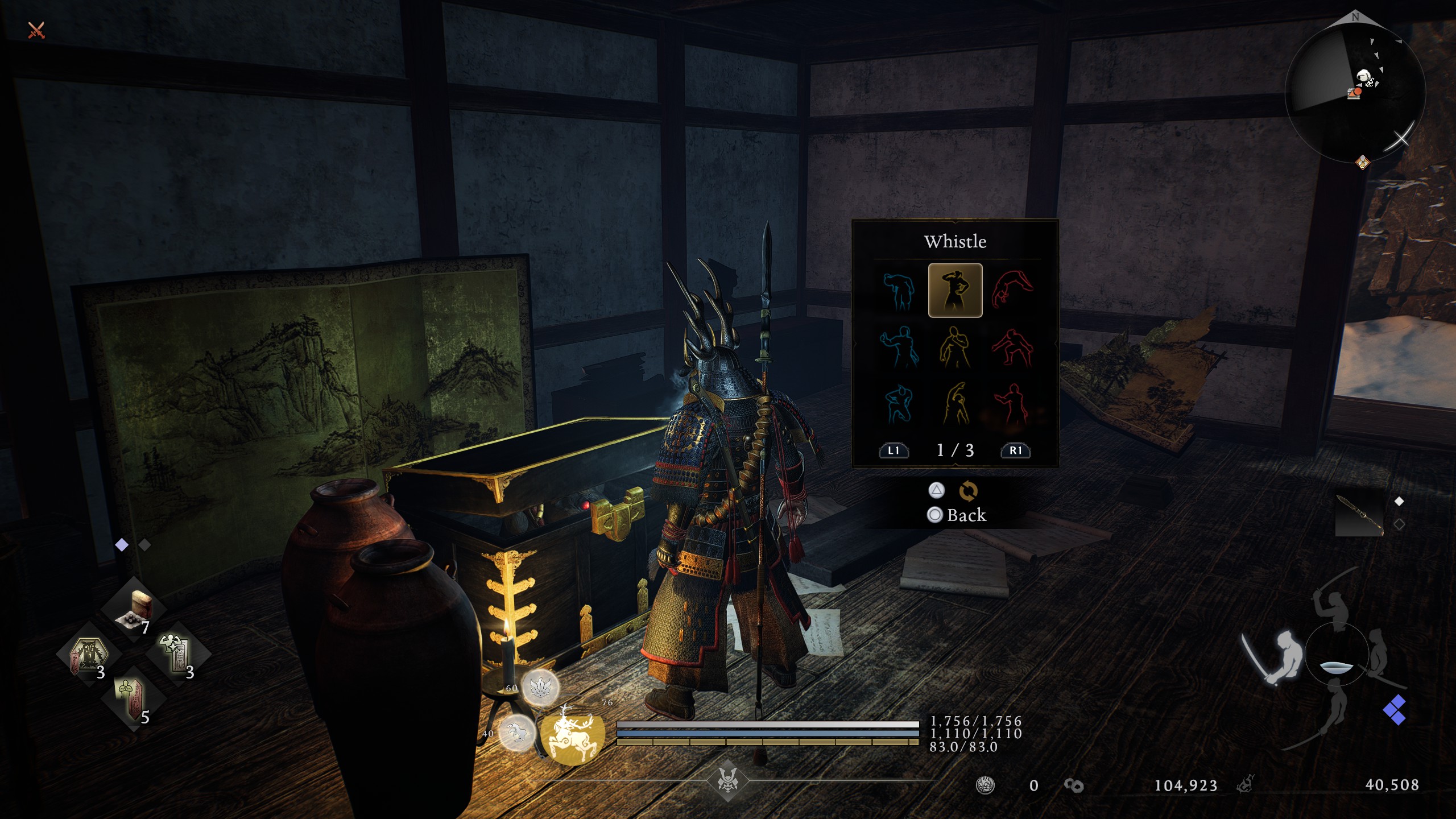Activate the horned-mask yokai ability costing 60

point(540,688)
